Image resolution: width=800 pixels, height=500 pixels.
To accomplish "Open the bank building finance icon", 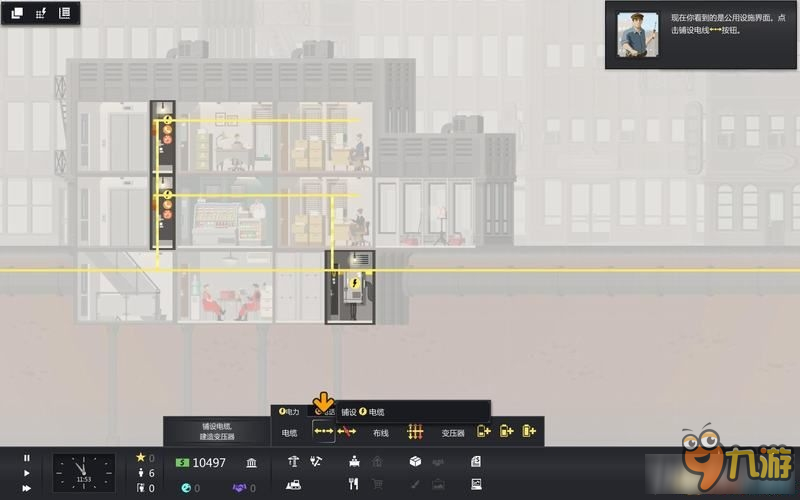I will 250,462.
